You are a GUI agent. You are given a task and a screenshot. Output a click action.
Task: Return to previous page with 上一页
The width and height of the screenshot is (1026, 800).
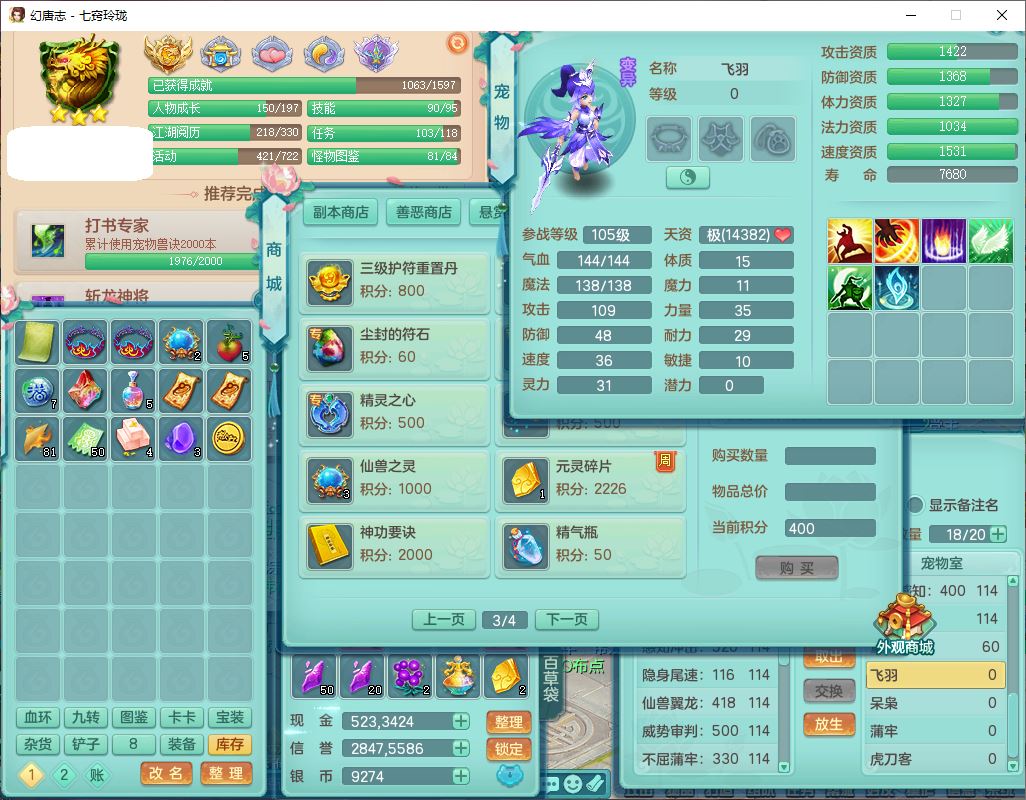click(x=444, y=620)
